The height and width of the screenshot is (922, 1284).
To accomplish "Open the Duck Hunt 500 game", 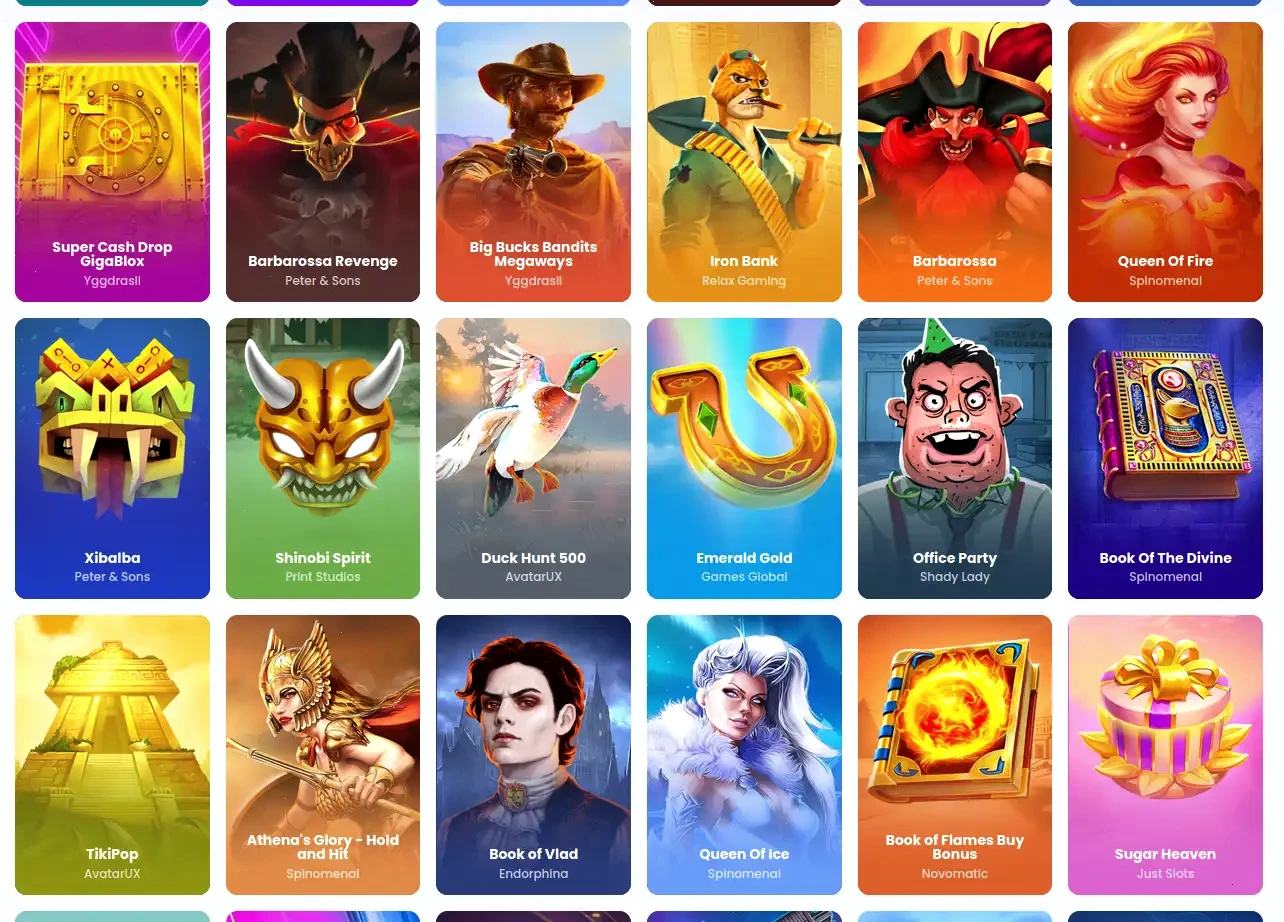I will point(533,458).
